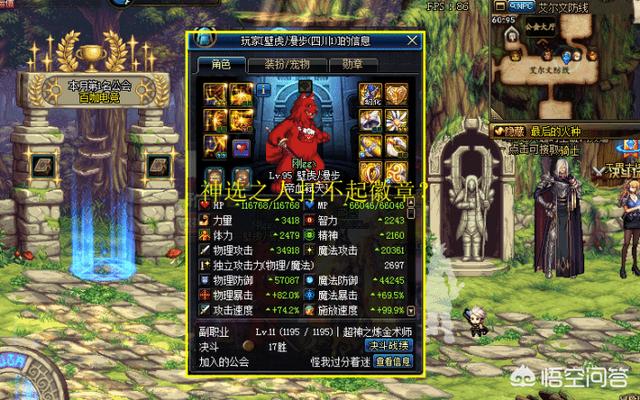Select the heart item equipment slot
This screenshot has width=640, height=400.
tap(240, 147)
